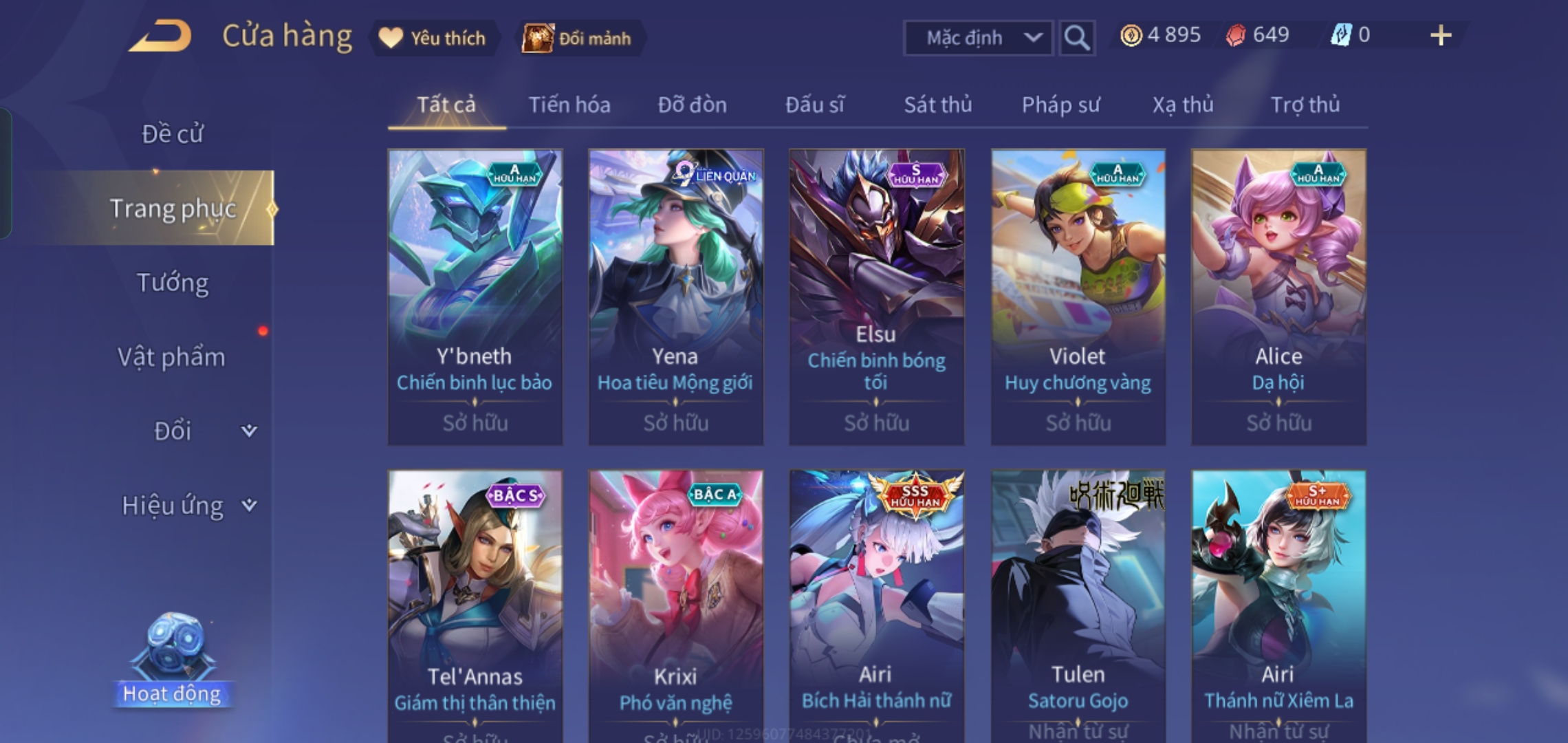This screenshot has height=743, width=1568.
Task: Open the Tướng heroes section
Action: [x=172, y=283]
